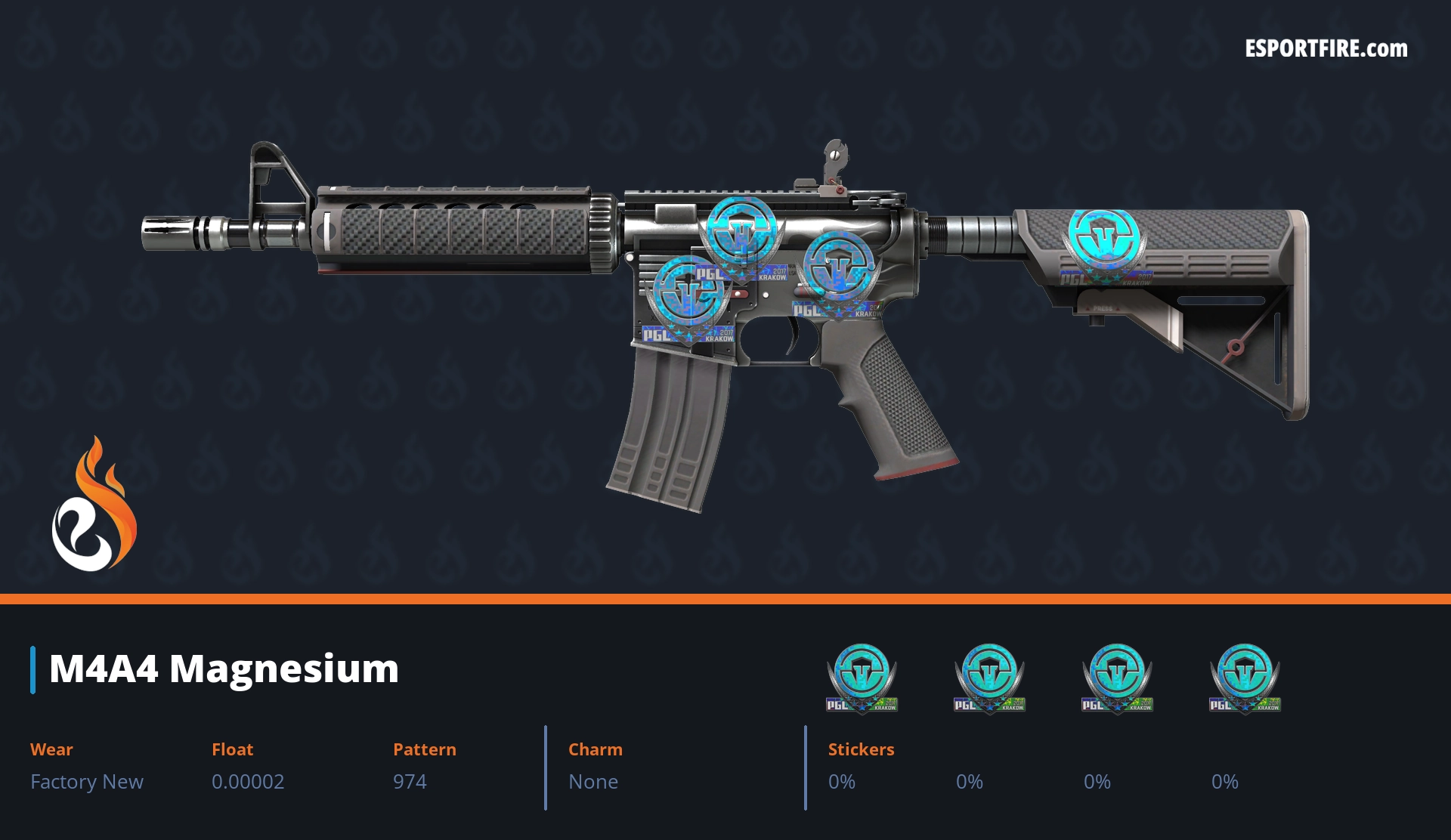Open the orange flame logo

(94, 505)
